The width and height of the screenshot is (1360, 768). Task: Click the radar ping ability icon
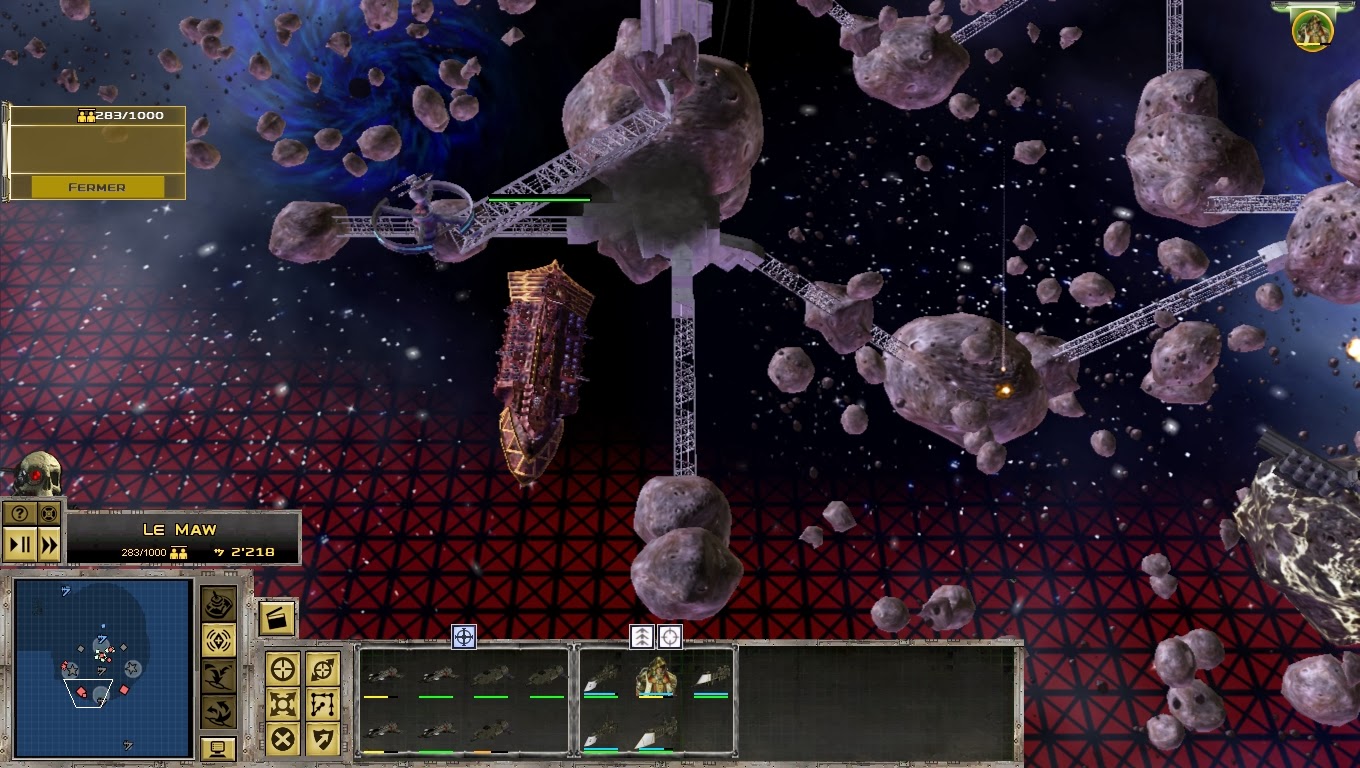click(219, 641)
